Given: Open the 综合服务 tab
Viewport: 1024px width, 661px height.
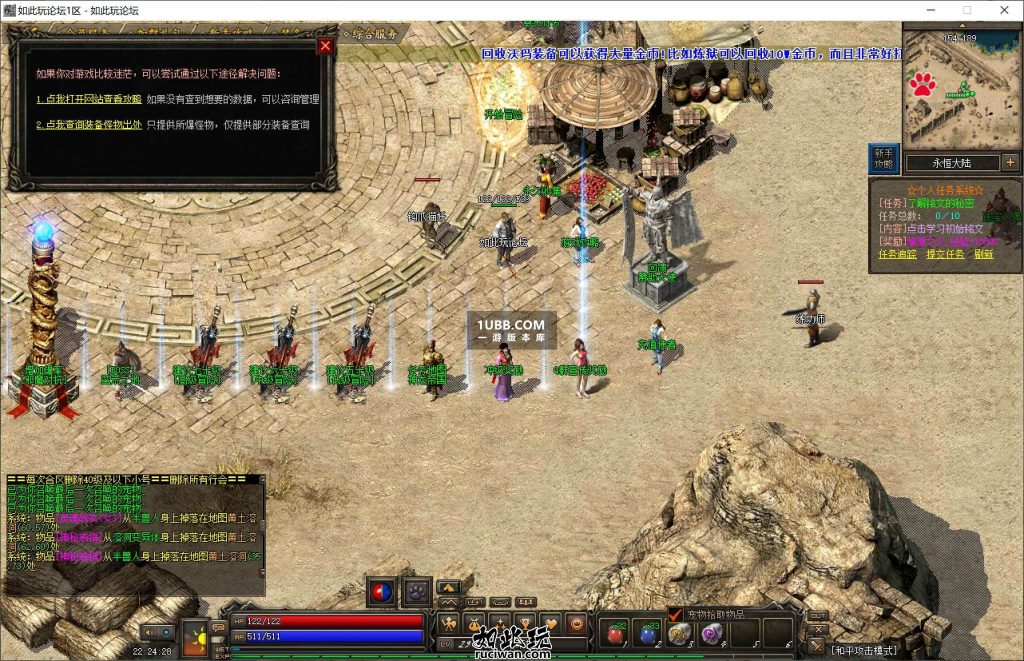Looking at the screenshot, I should 375,33.
